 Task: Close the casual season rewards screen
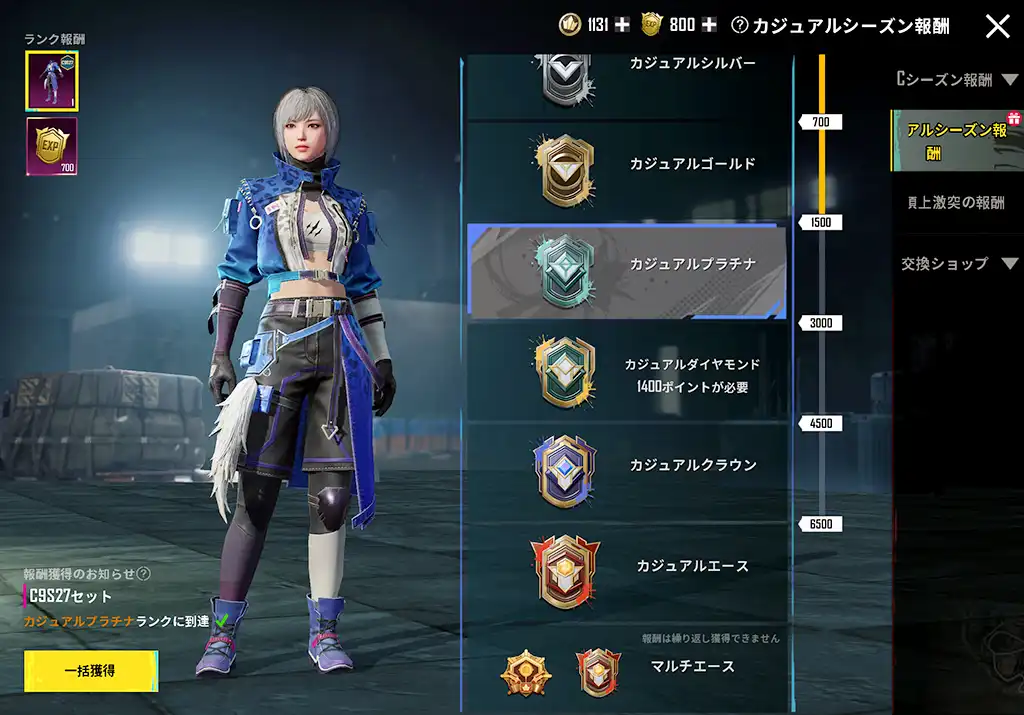coord(997,26)
